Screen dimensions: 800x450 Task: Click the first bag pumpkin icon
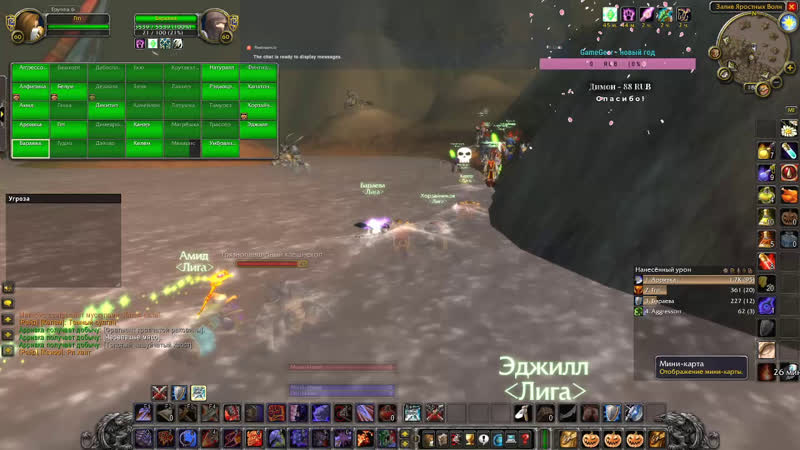(589, 439)
